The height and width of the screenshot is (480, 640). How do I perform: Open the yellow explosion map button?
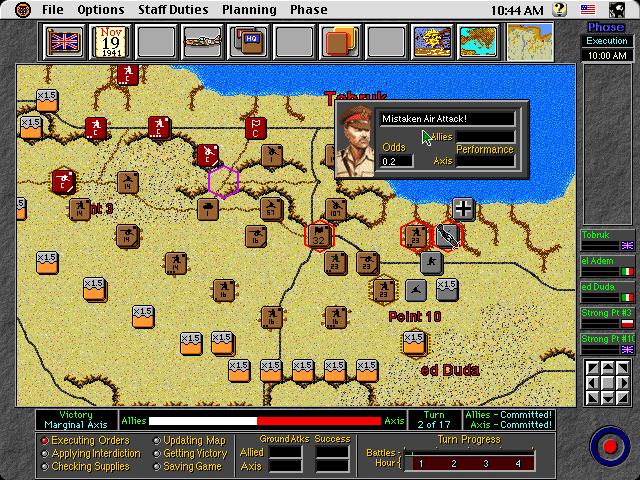(432, 43)
